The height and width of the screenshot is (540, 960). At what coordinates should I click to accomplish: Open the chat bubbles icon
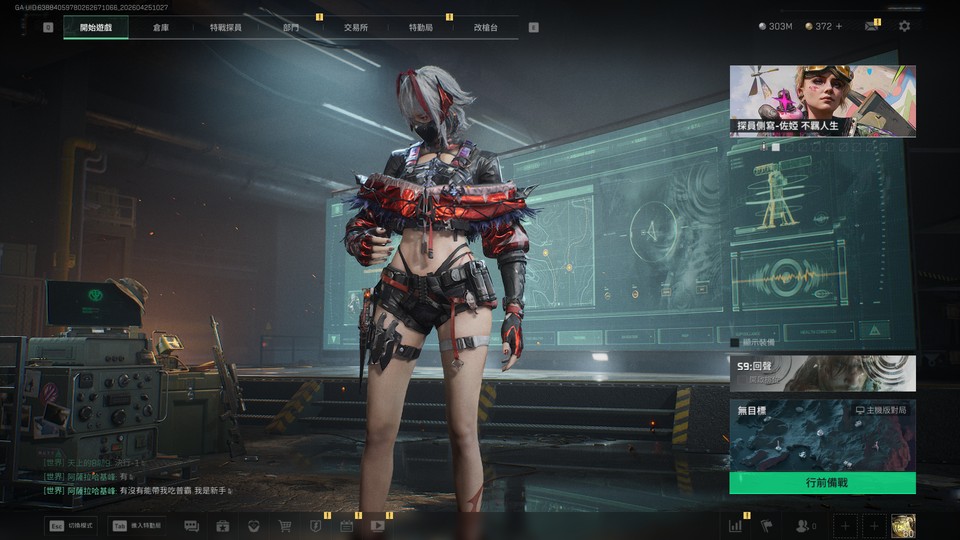(x=191, y=525)
